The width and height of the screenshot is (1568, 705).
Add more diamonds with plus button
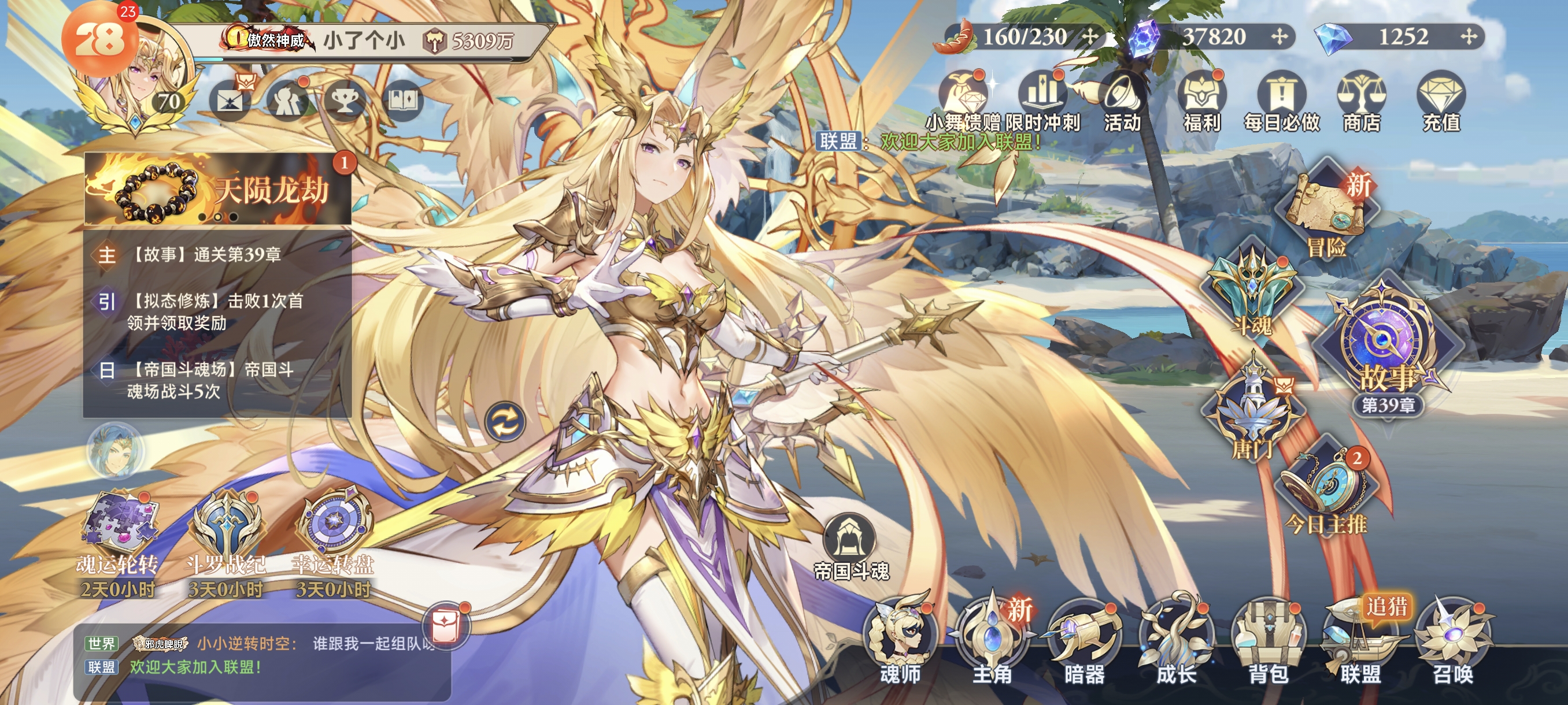coord(1469,37)
